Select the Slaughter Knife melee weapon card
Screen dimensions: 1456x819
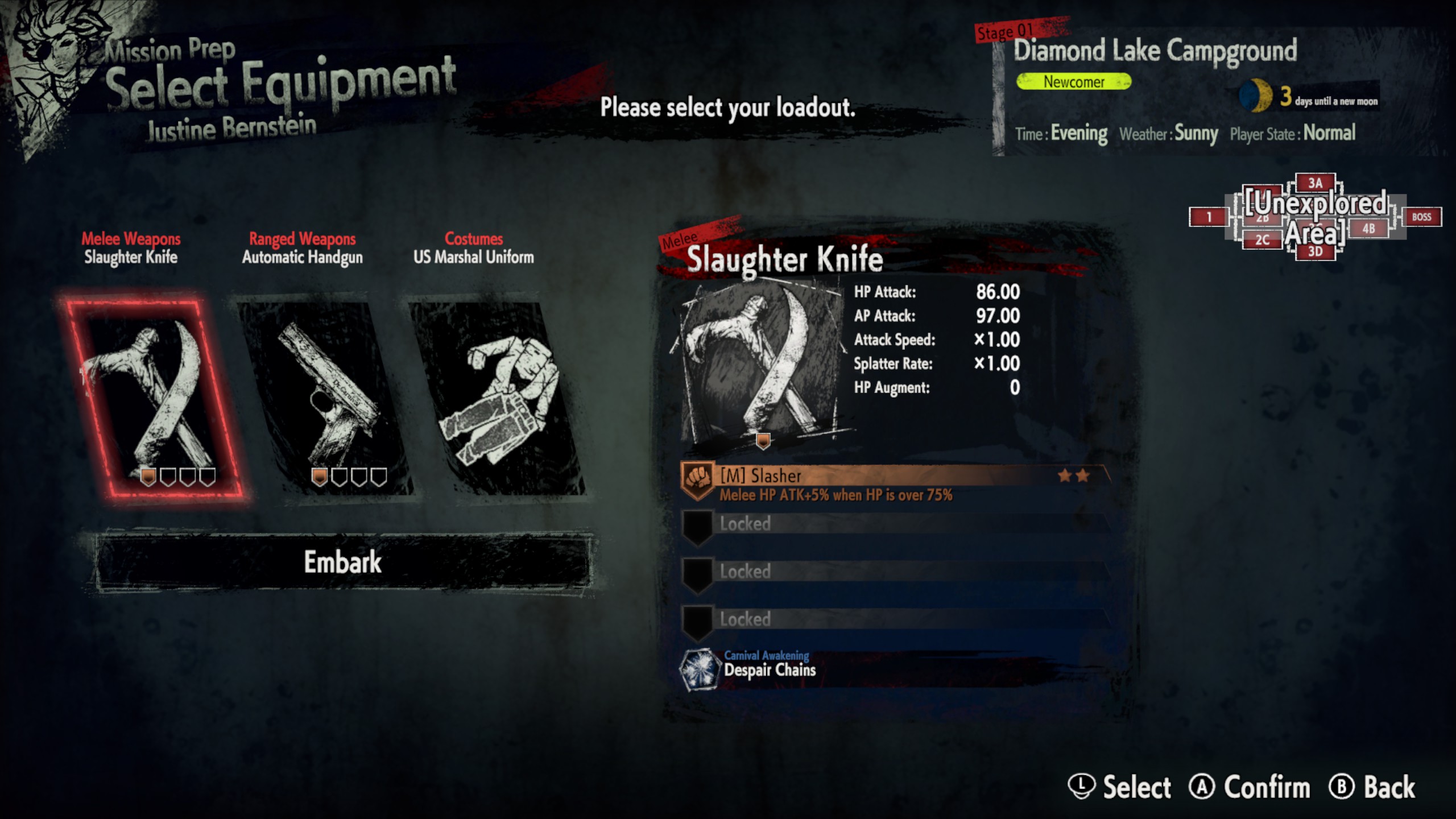(149, 398)
